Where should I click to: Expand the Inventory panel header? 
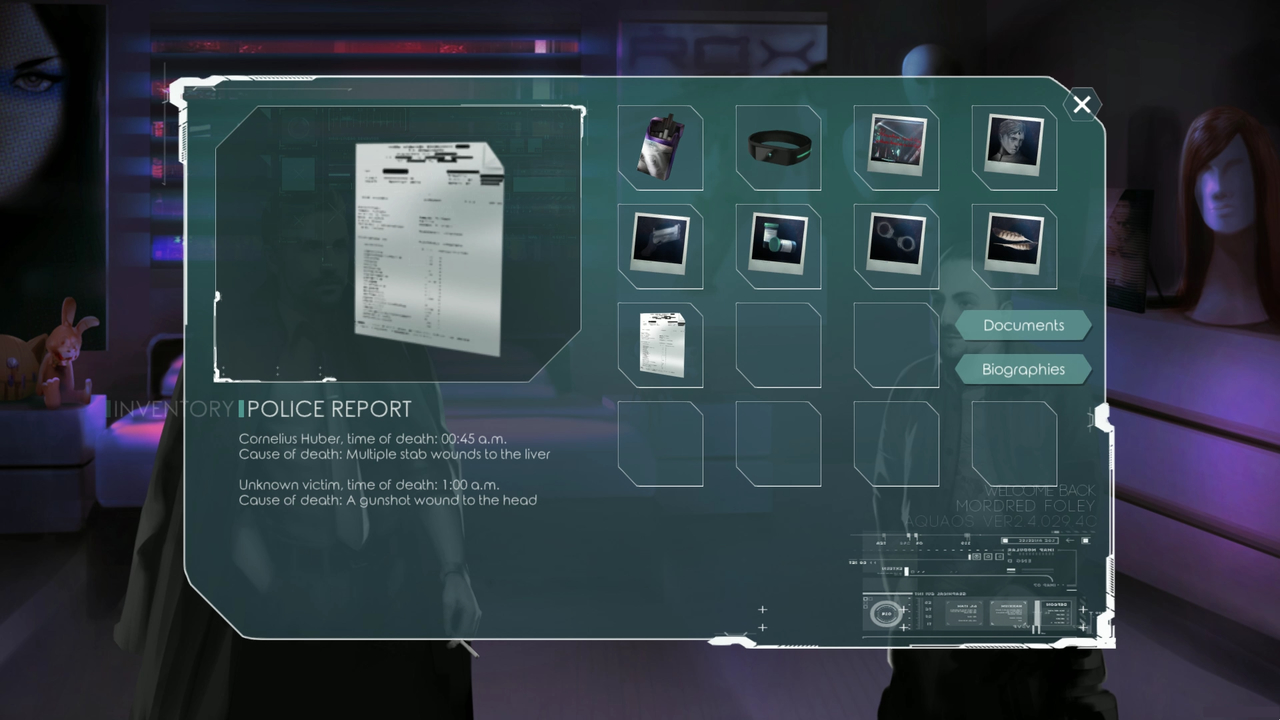[x=170, y=408]
